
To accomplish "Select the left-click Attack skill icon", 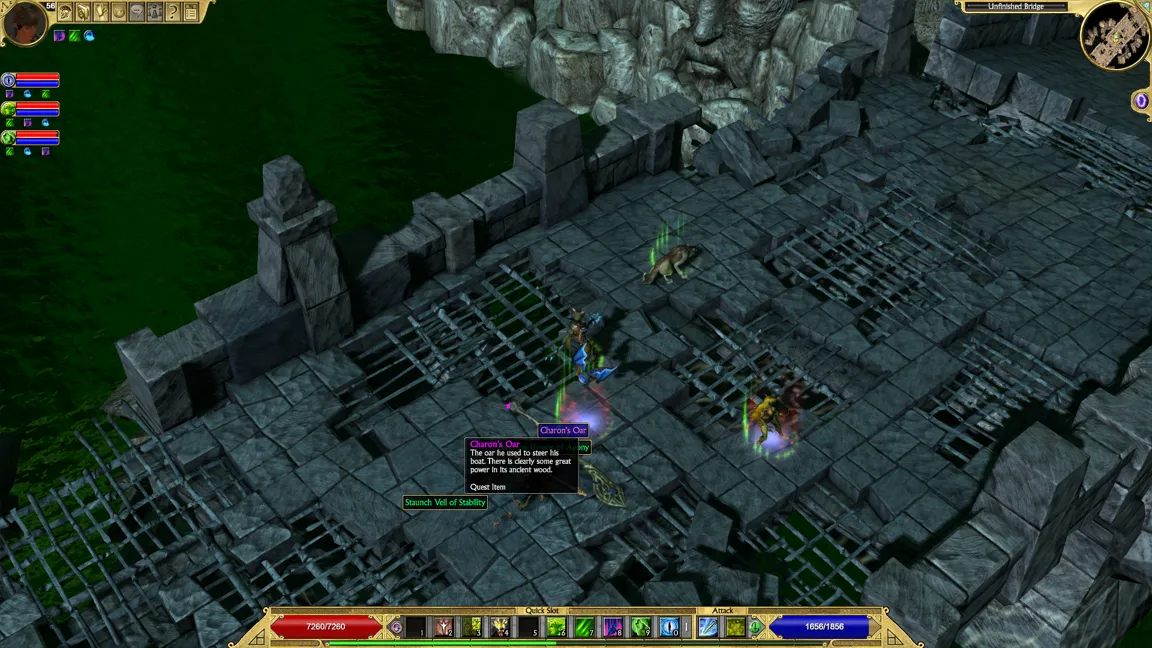I will point(708,627).
